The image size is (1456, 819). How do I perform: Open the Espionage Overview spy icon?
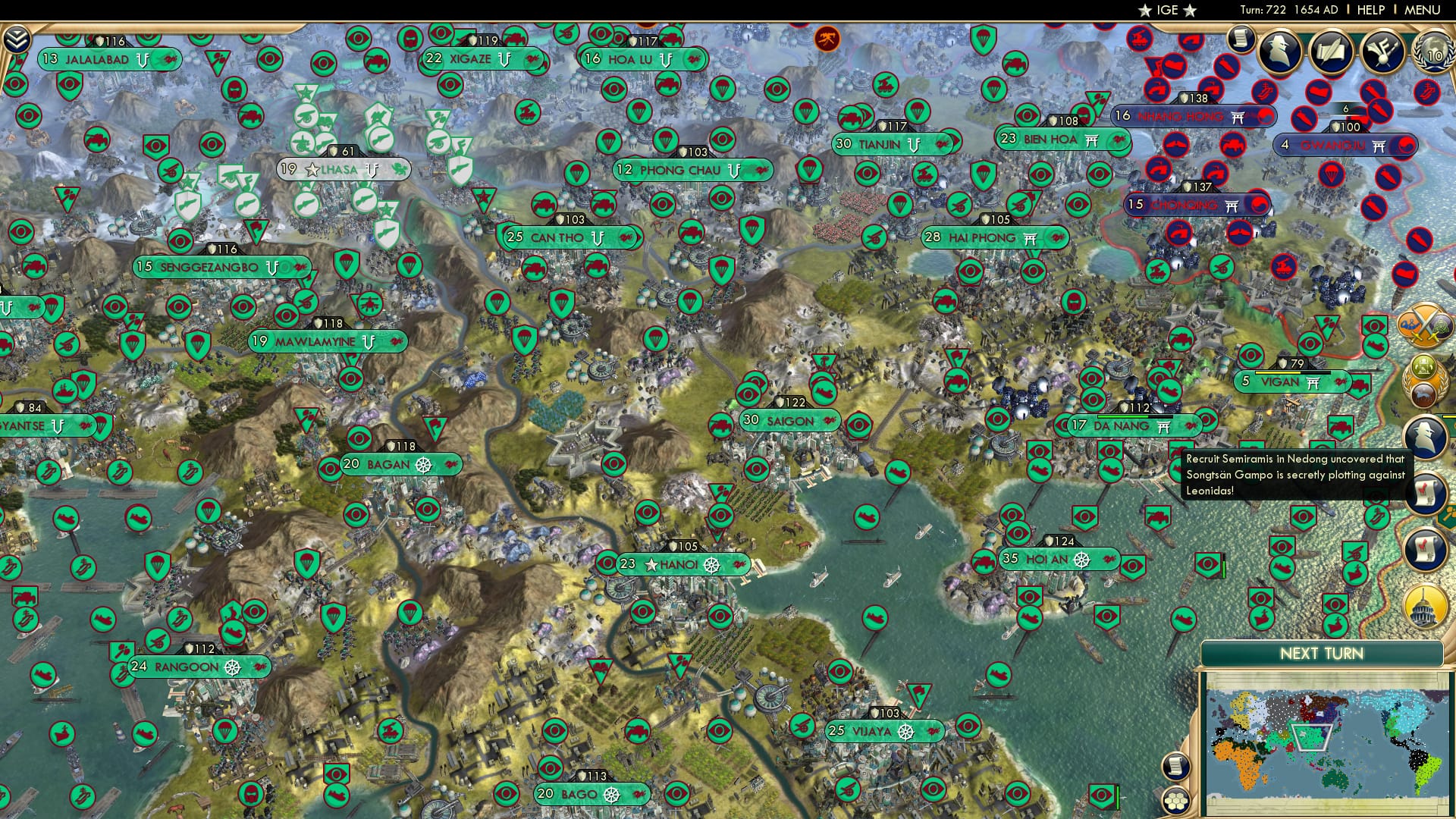1281,51
